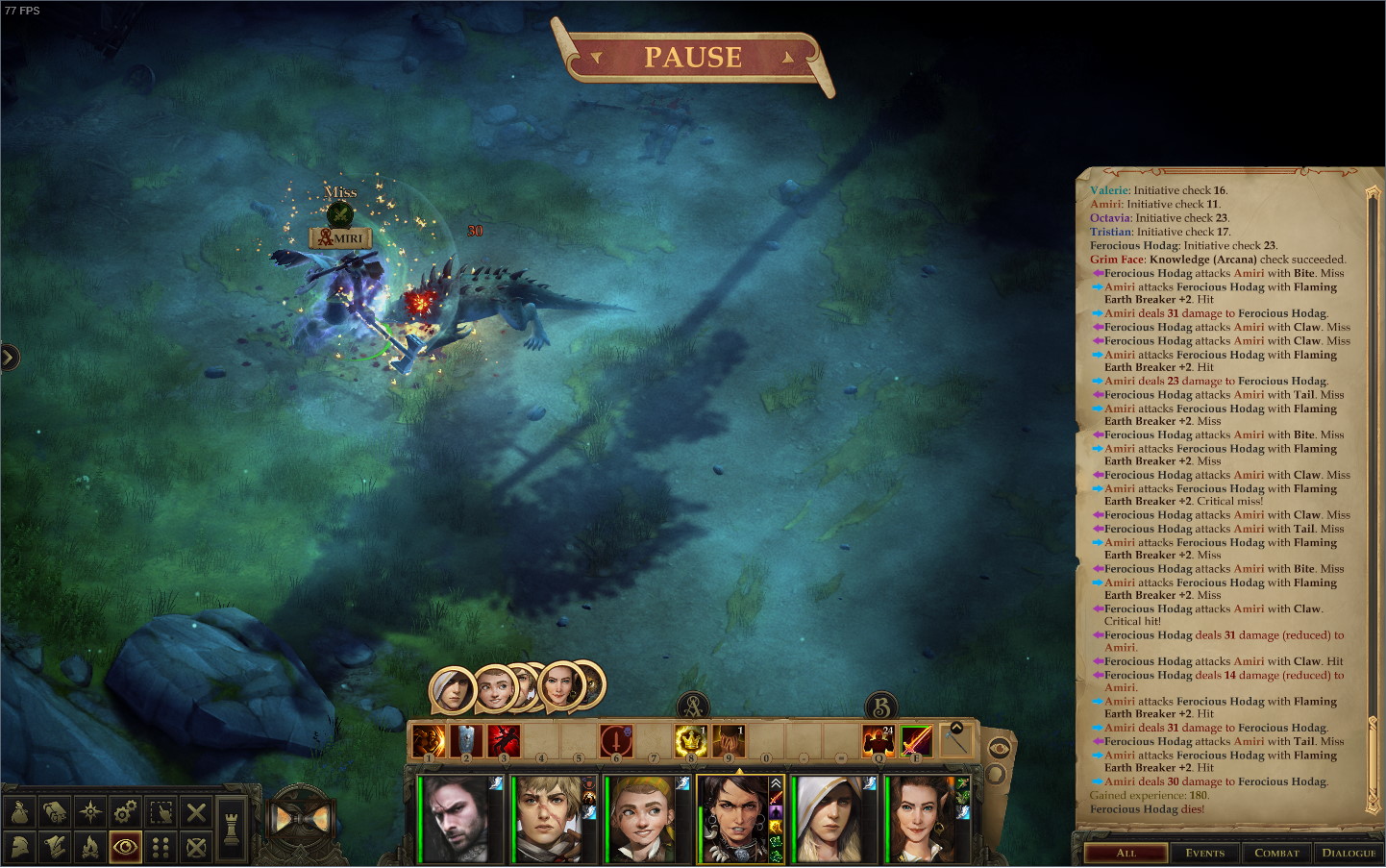The height and width of the screenshot is (868, 1386).
Task: Activate the golden crown ability in slot 8
Action: point(691,741)
